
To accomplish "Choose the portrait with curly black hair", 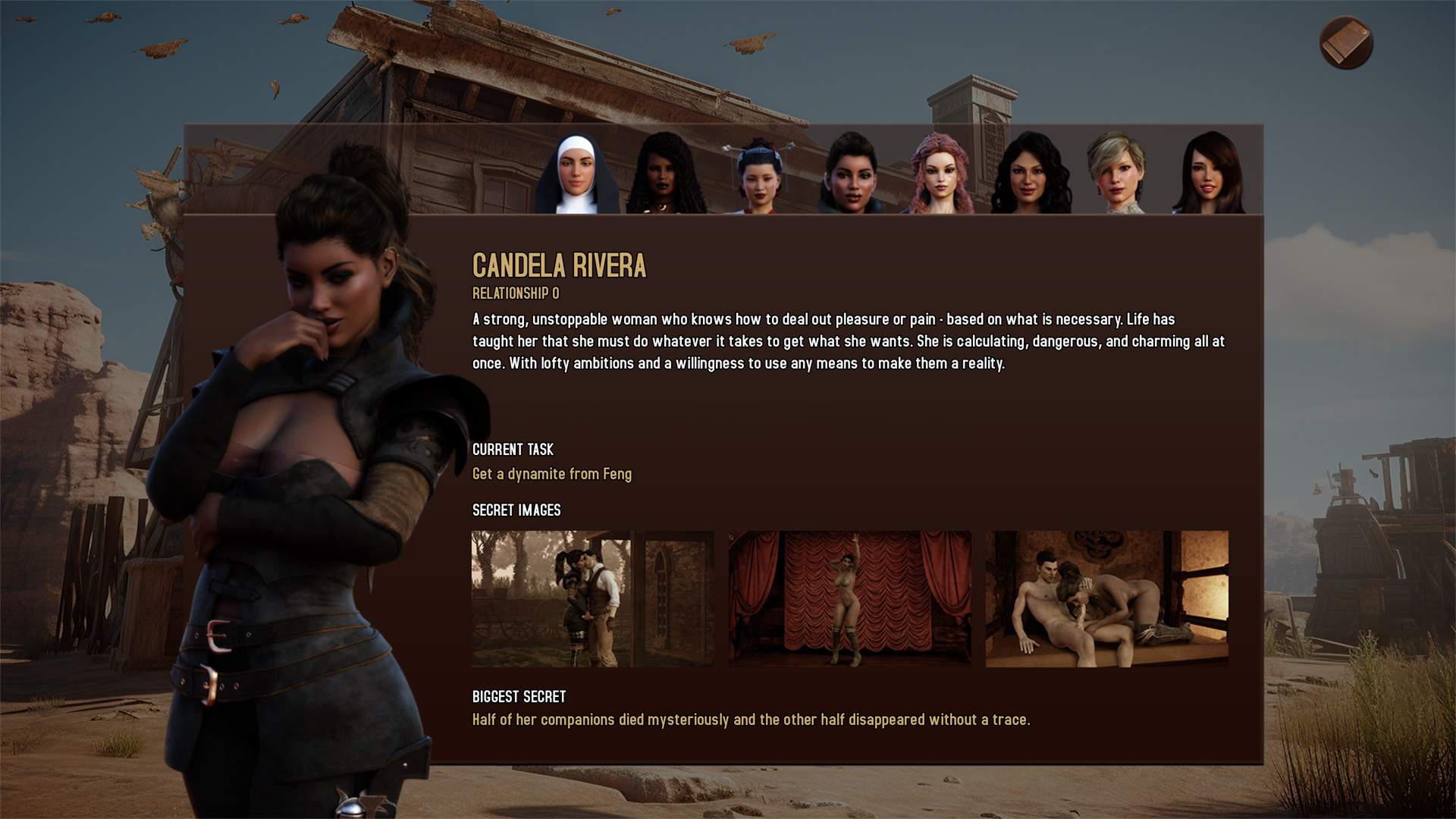I will coord(667,174).
